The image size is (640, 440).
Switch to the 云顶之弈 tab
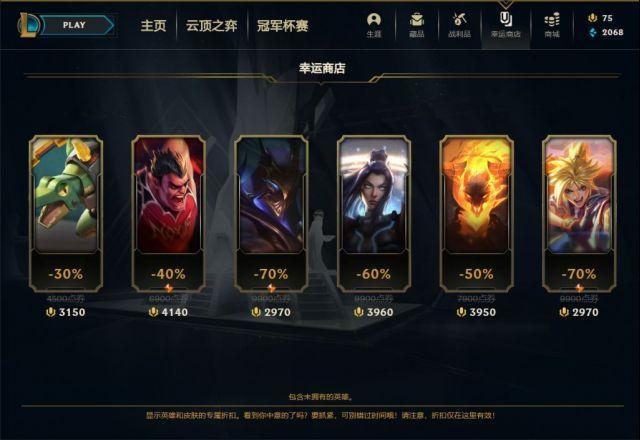coord(210,25)
